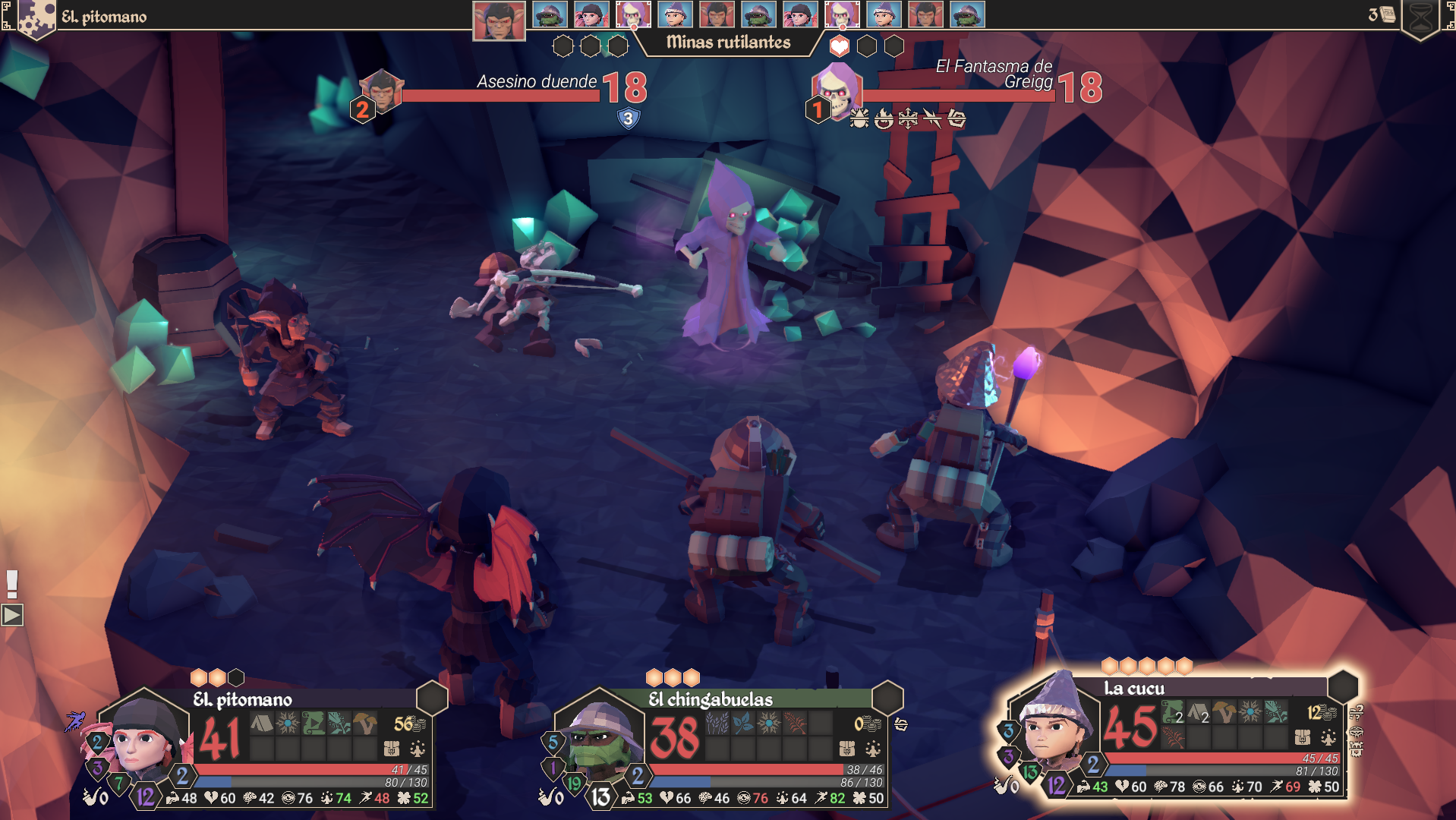This screenshot has height=820, width=1456.
Task: Target the Asesino duende enemy portrait
Action: tap(381, 91)
